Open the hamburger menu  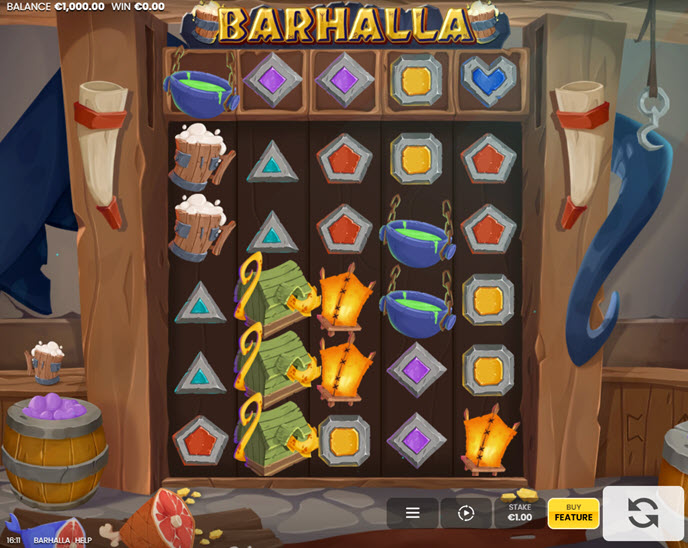[412, 513]
